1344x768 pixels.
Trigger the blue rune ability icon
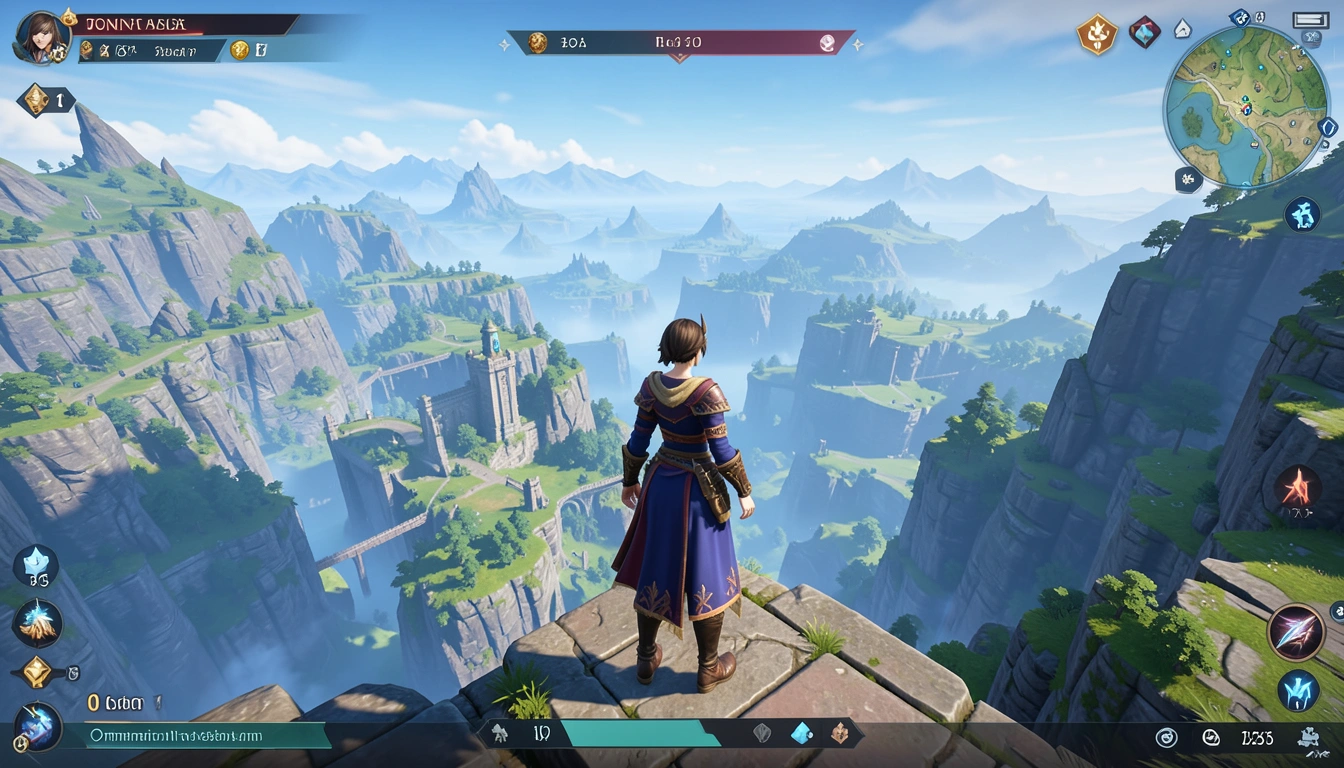[1298, 691]
